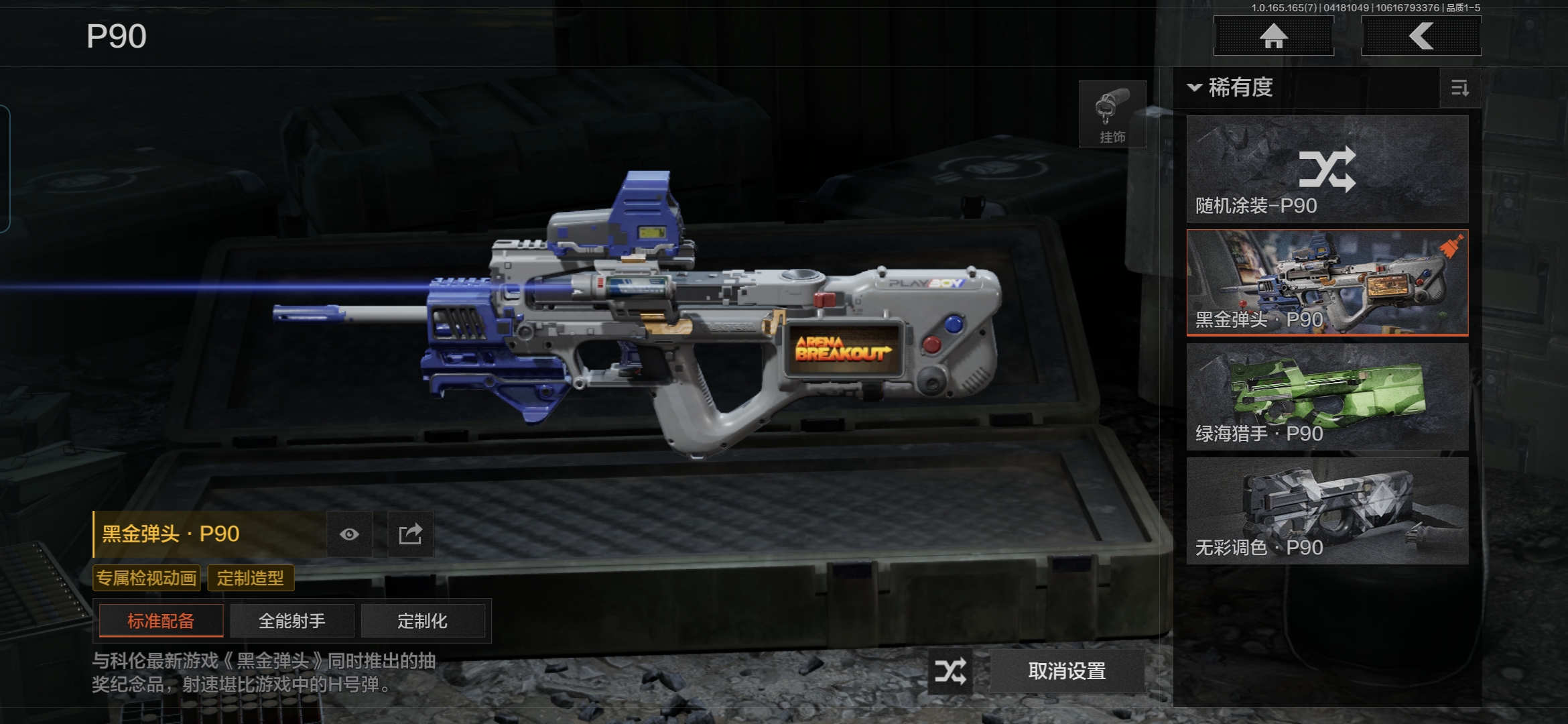Switch to the 全能射手 tab
This screenshot has width=1568, height=724.
292,621
